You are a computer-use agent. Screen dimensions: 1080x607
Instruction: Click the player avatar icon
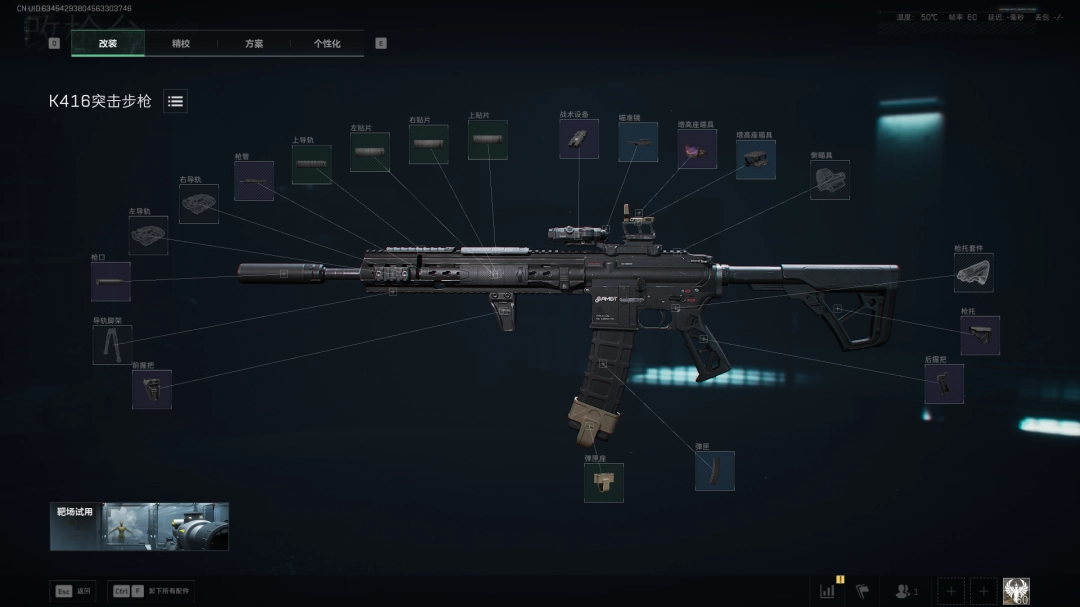tap(1016, 591)
